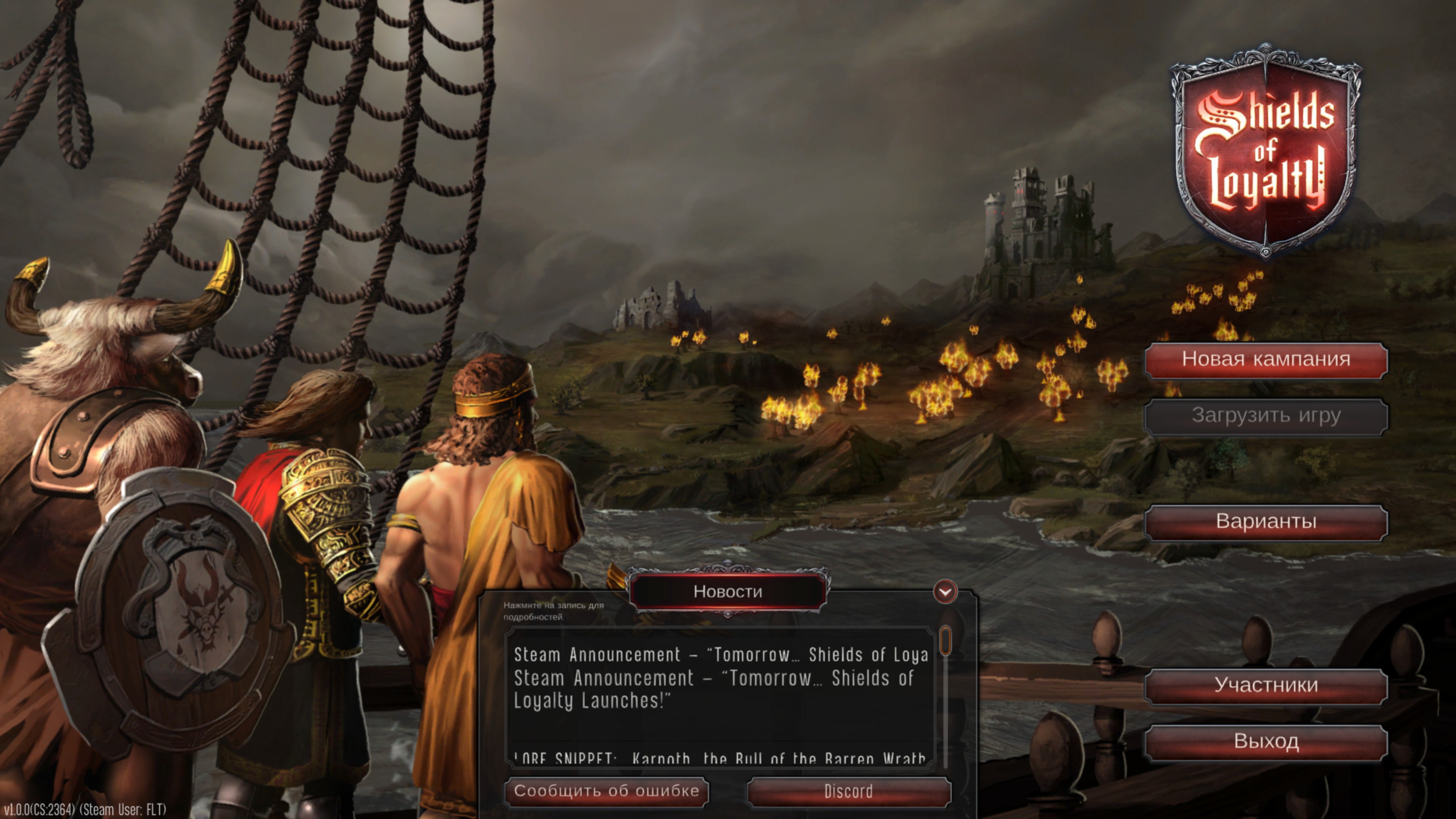Screen dimensions: 1456x819
Task: Click the Сообщить об ошибке bug report button
Action: [607, 791]
